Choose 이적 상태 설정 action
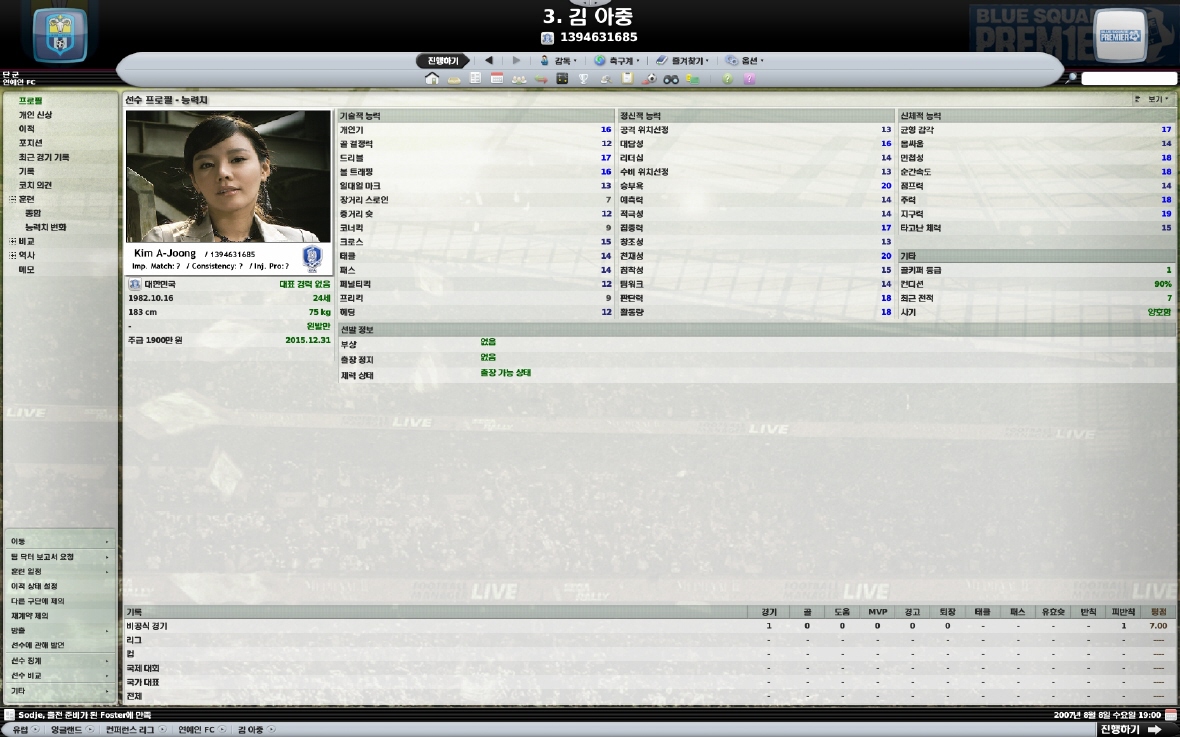1180x737 pixels. [35, 586]
